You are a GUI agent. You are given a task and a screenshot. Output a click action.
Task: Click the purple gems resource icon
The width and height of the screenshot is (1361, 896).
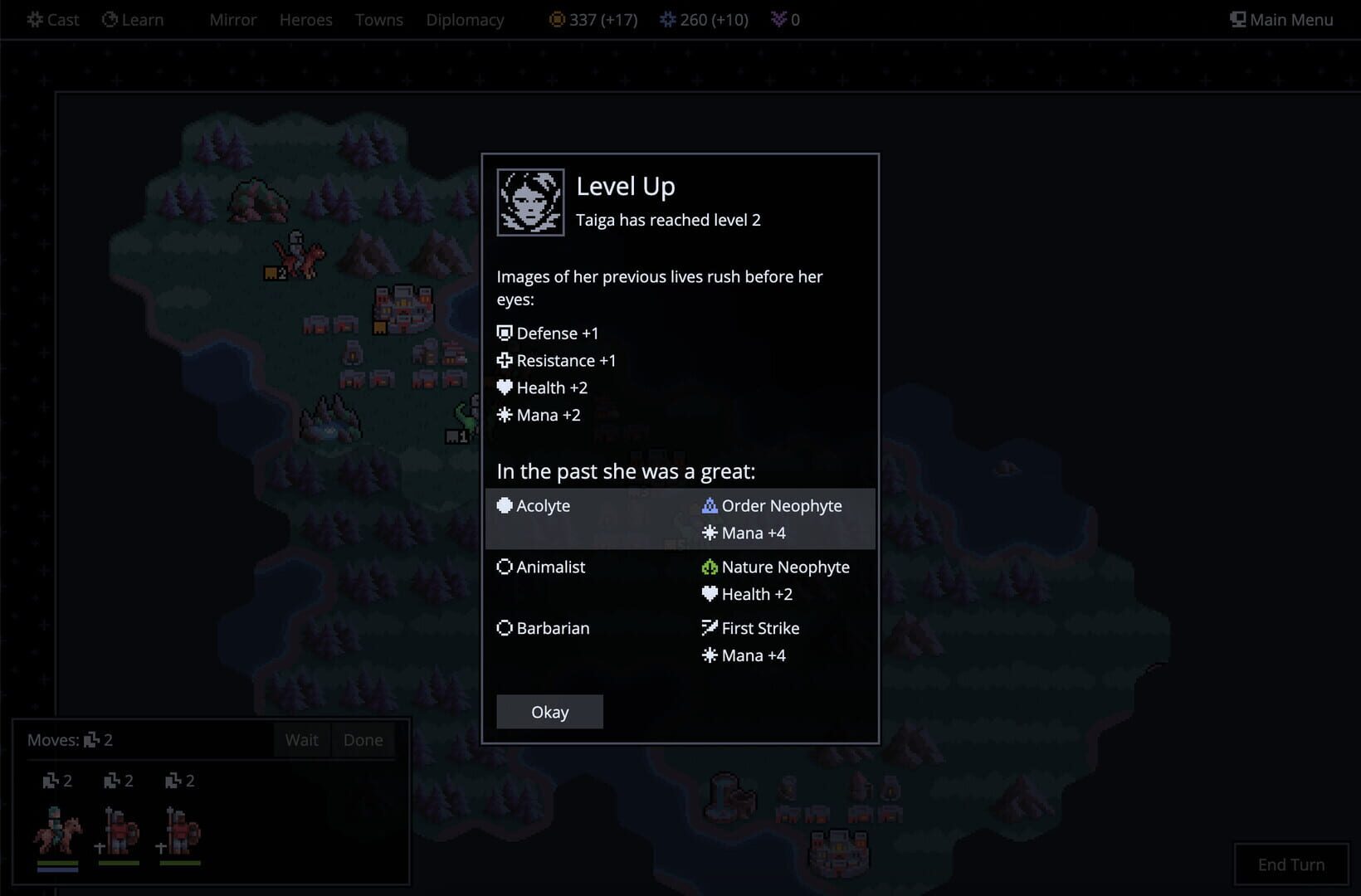(x=778, y=19)
